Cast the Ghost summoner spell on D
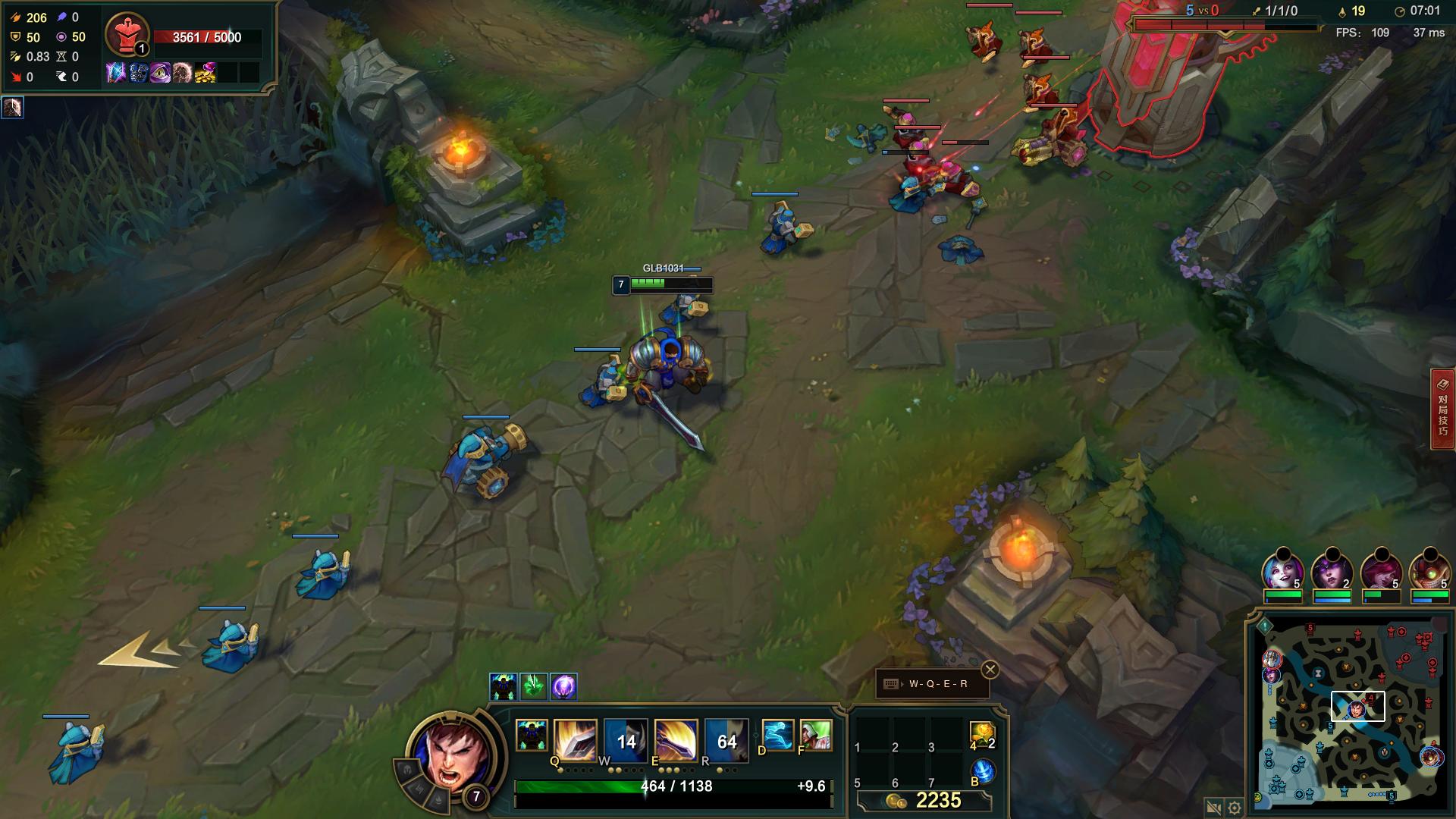 click(777, 736)
